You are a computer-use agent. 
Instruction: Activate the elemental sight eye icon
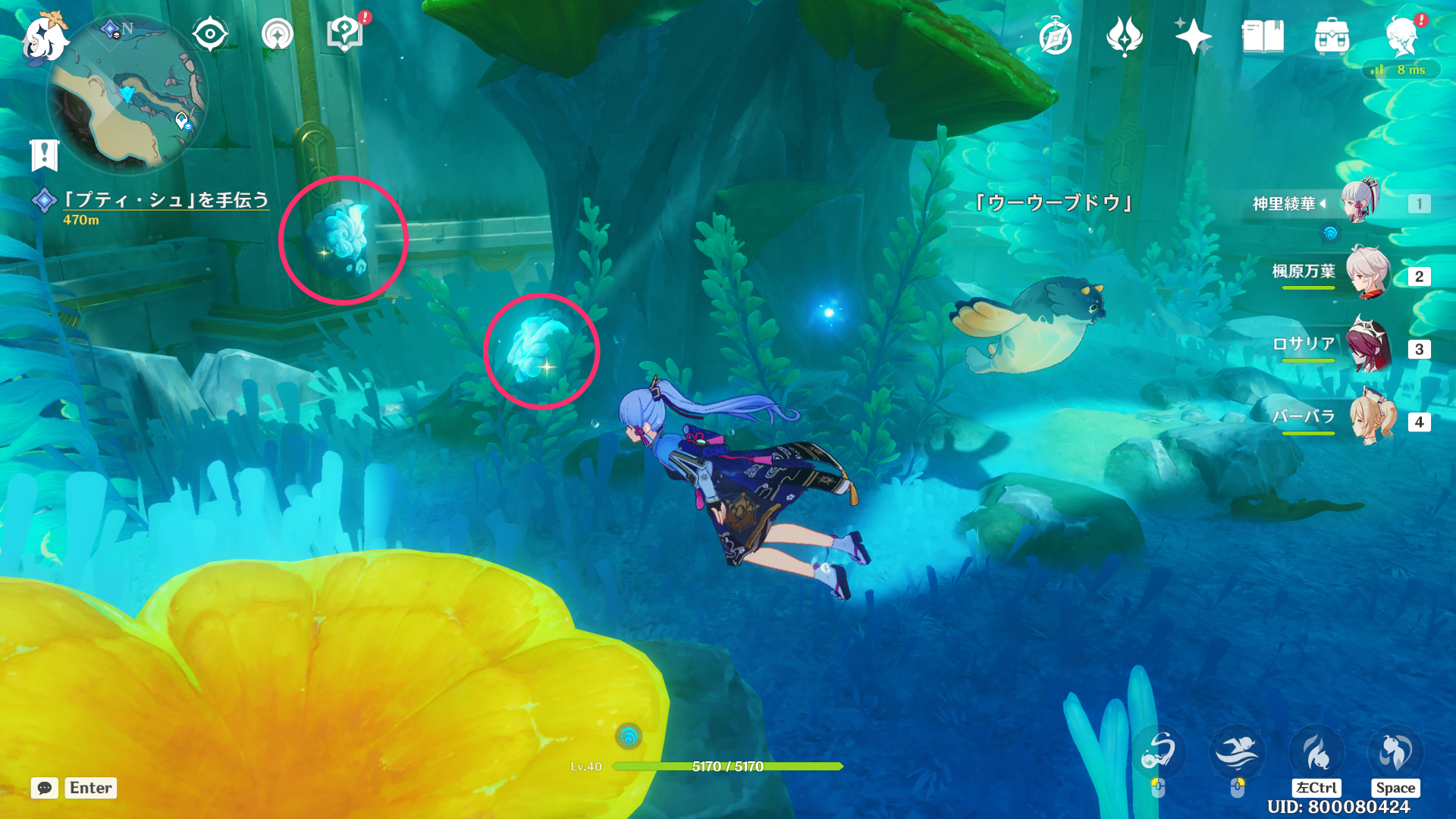(x=209, y=33)
